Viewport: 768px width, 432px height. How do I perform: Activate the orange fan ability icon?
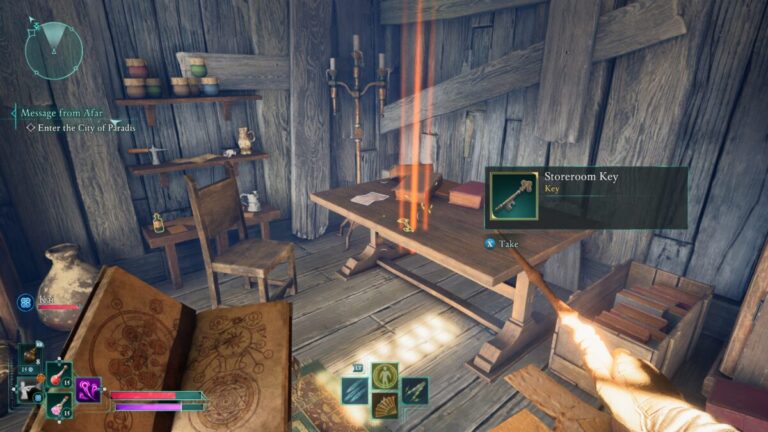(383, 405)
